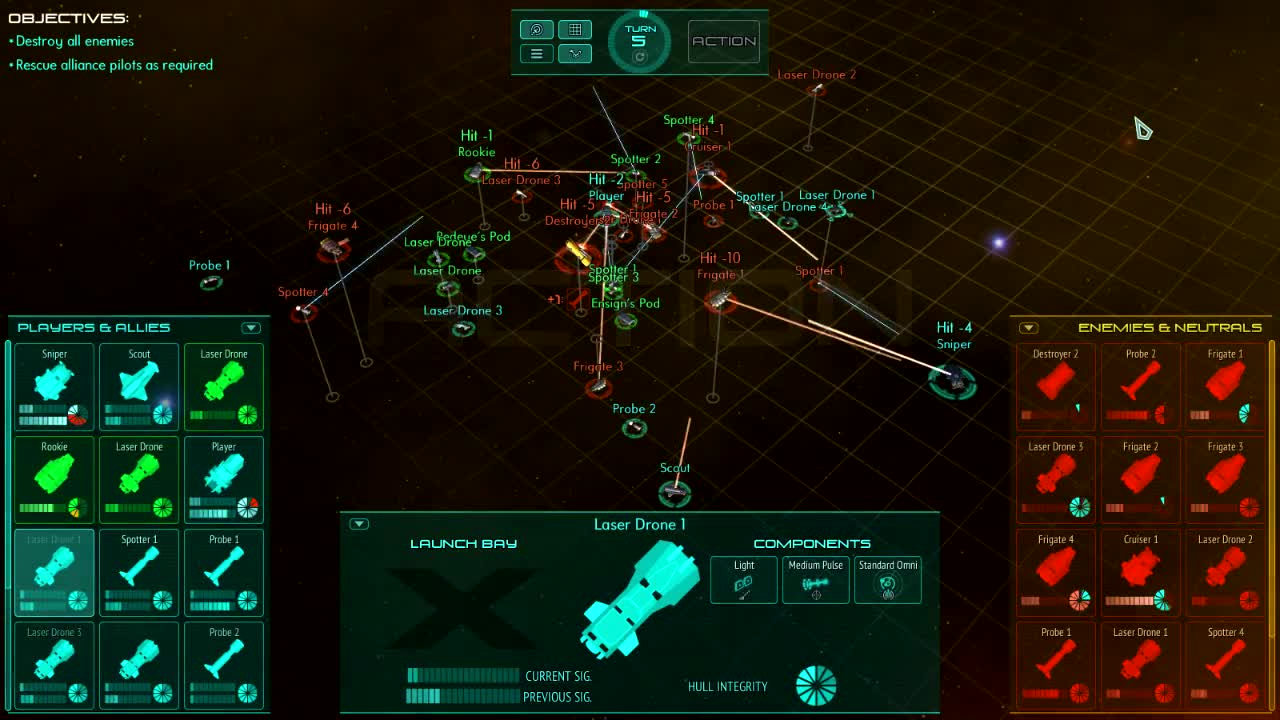This screenshot has width=1280, height=720.
Task: Collapse the Launch Bay panel
Action: 358,523
